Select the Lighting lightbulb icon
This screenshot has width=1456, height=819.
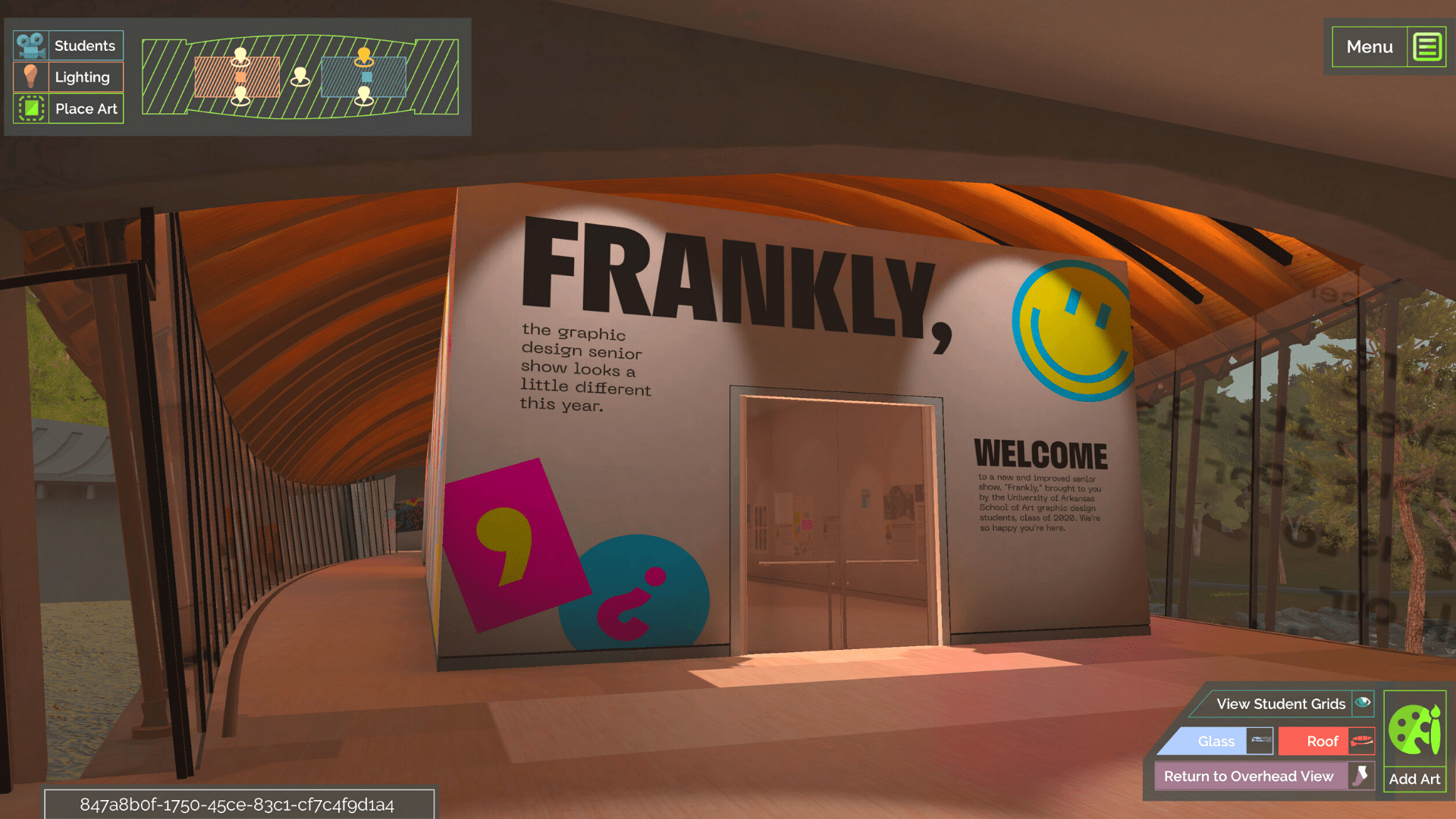click(x=30, y=77)
